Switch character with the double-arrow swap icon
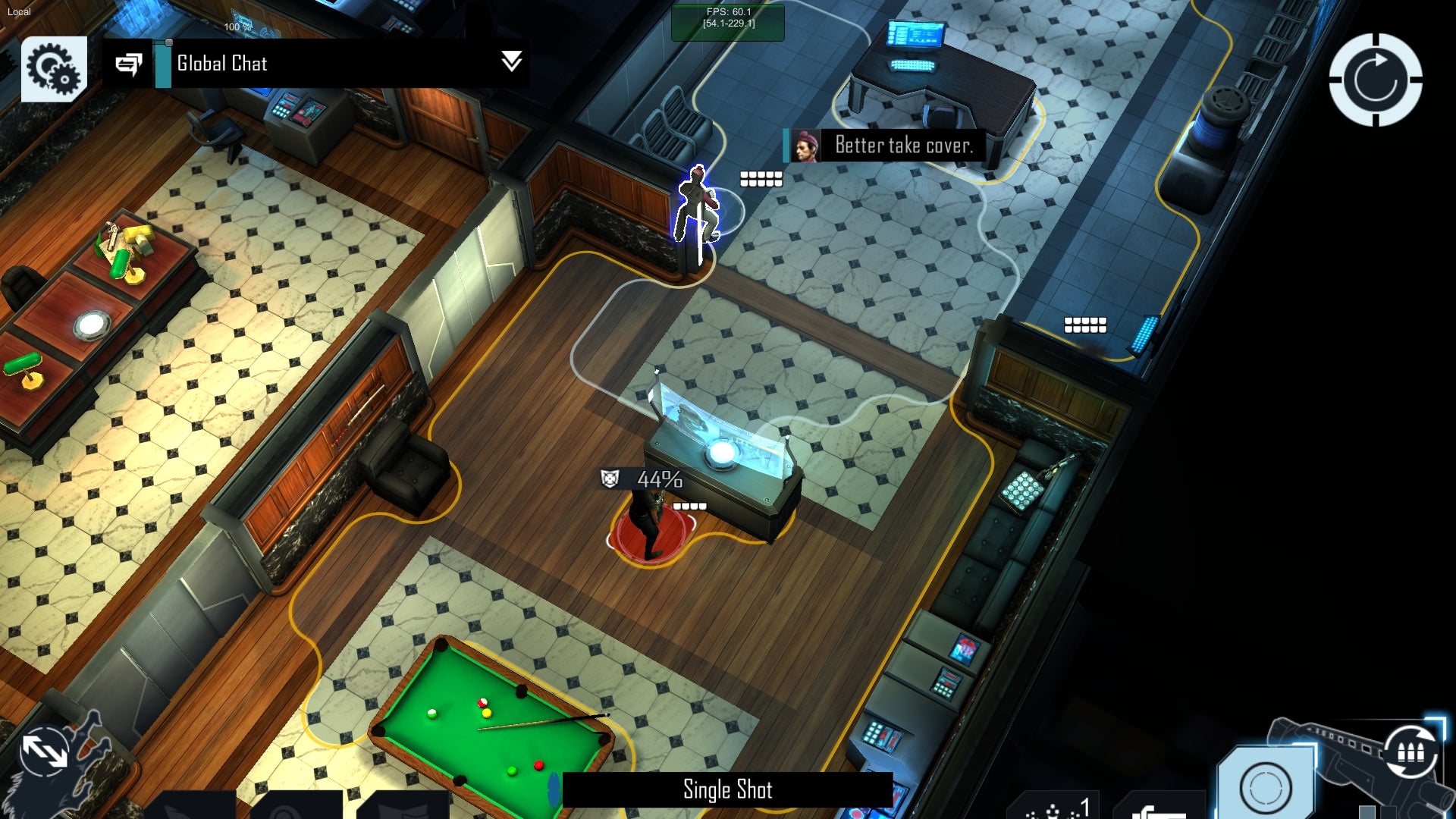1456x819 pixels. [45, 751]
